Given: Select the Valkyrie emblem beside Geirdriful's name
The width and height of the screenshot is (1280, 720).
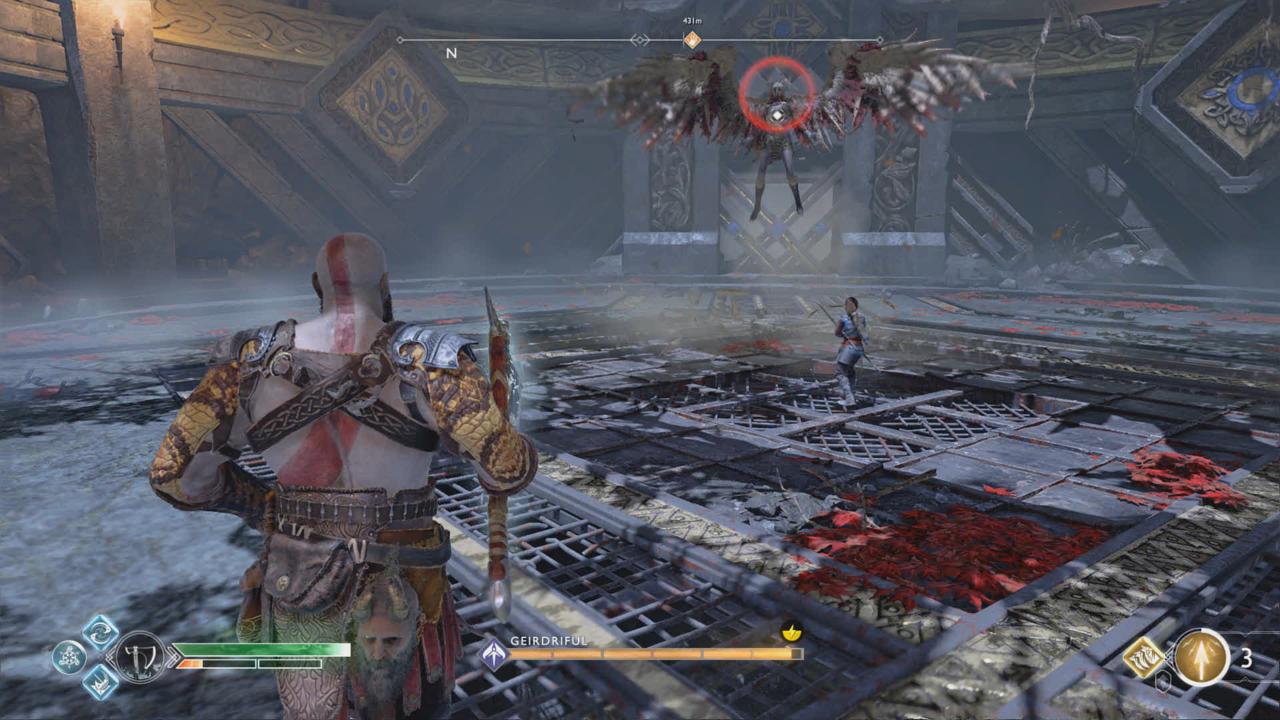Looking at the screenshot, I should click(493, 655).
